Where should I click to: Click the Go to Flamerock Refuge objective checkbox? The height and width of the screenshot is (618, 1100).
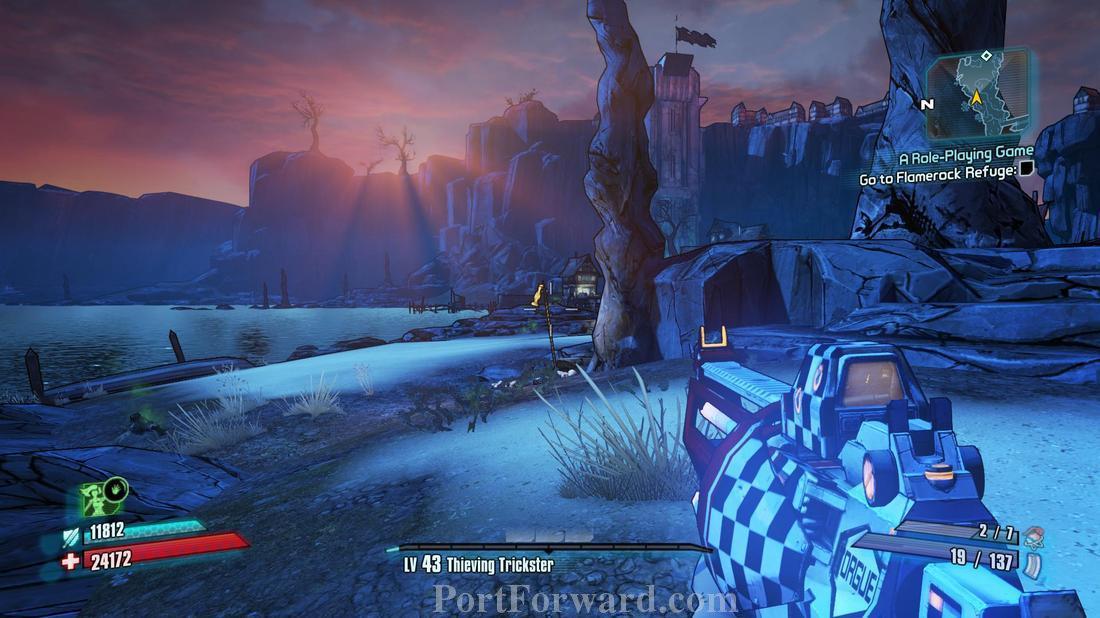click(1026, 170)
